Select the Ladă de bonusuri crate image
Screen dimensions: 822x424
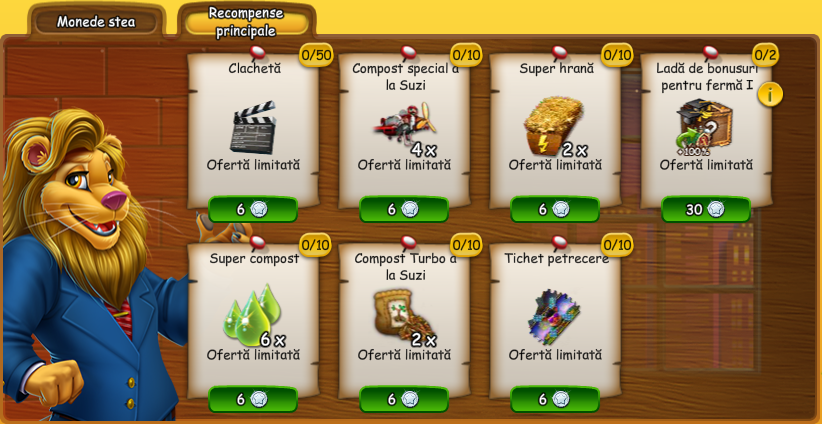703,125
